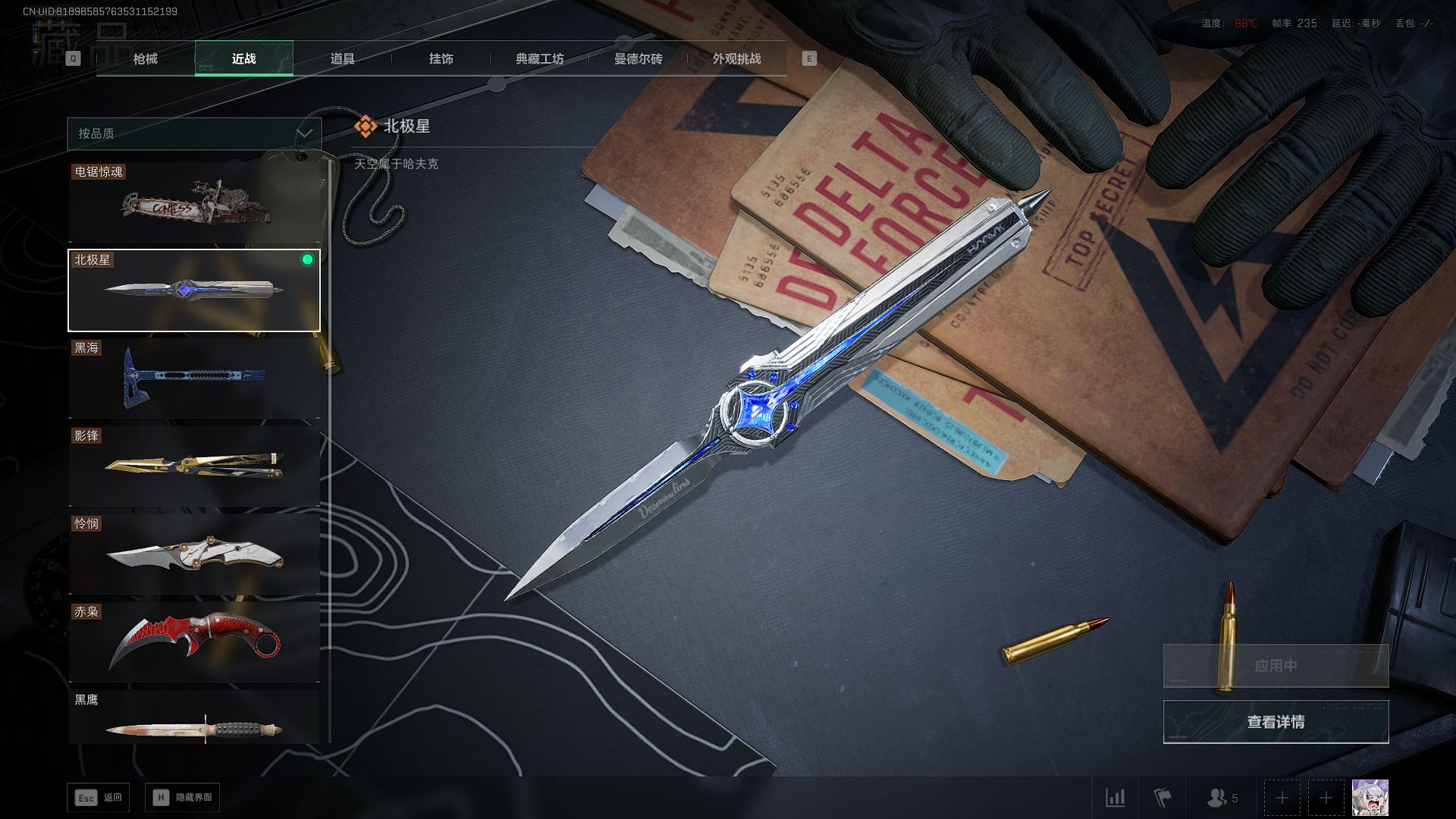
Task: Open the 典藏工坊 tab
Action: (x=540, y=59)
